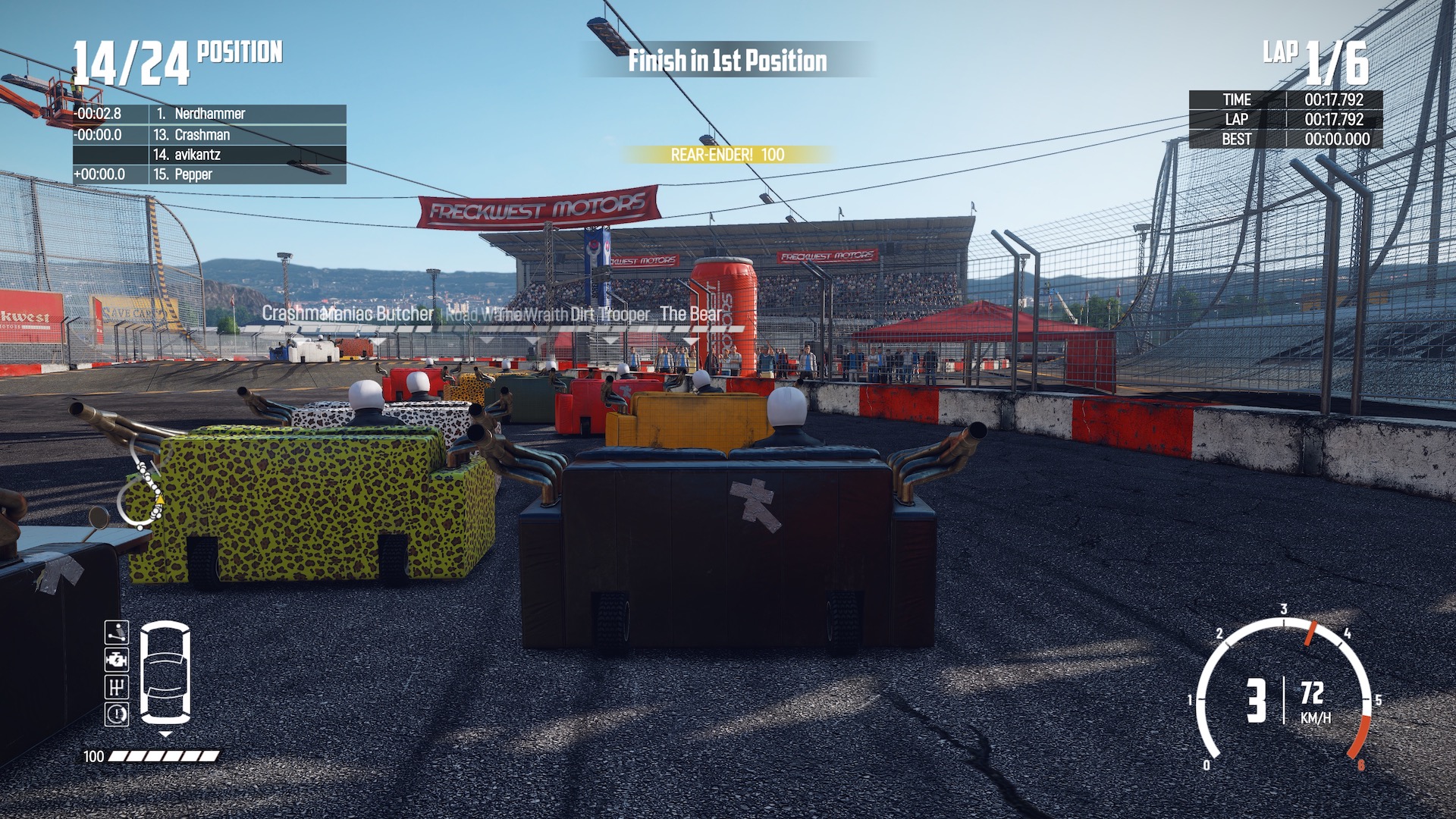Click the Finish in 1st Position objective

coord(727,61)
